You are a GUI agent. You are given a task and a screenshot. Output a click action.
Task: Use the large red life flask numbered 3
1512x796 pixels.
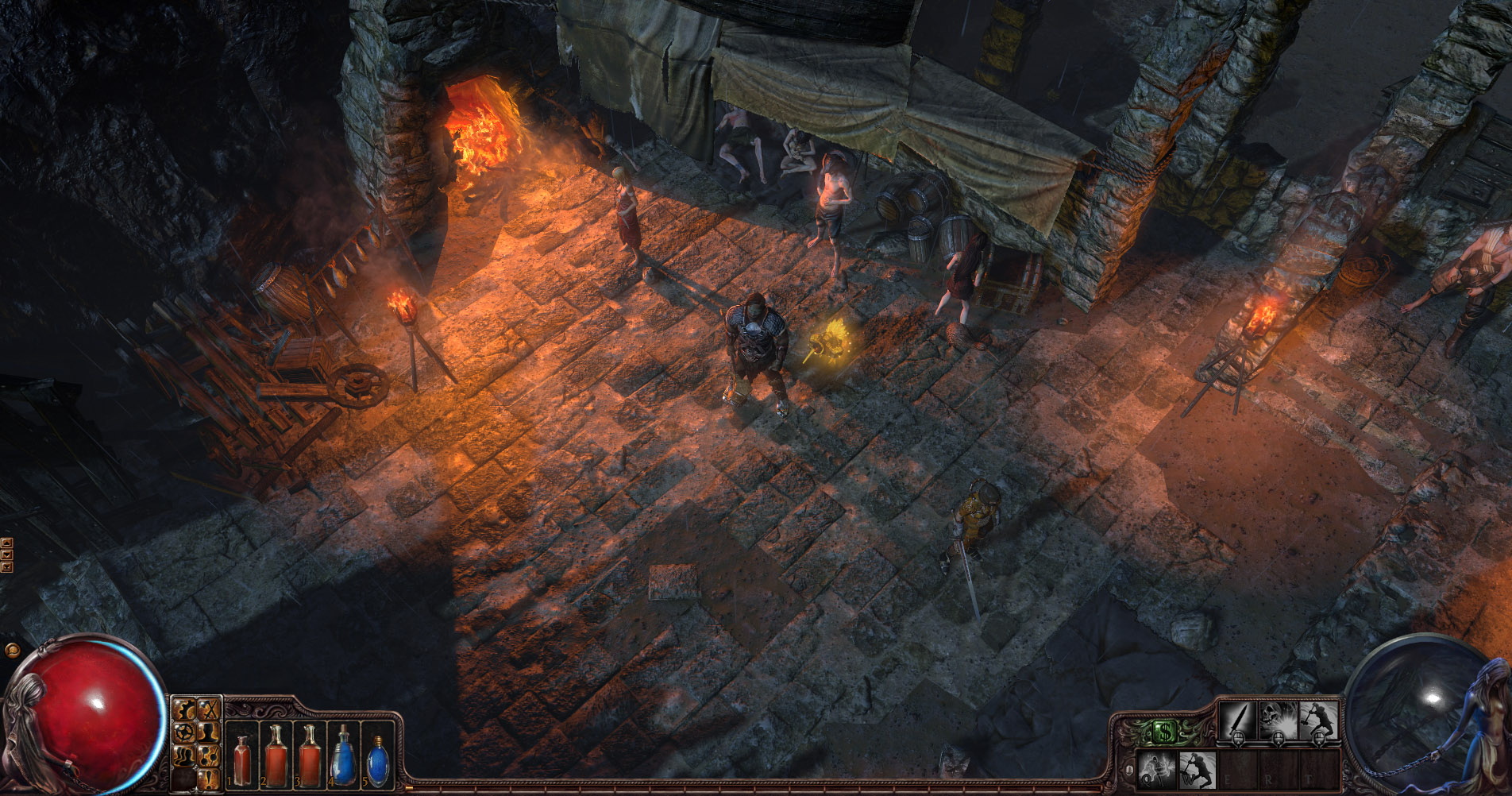(309, 755)
